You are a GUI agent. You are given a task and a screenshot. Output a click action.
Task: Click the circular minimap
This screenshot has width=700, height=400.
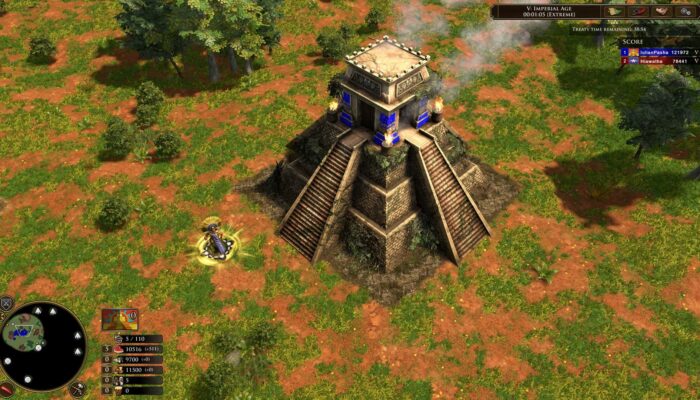click(43, 346)
